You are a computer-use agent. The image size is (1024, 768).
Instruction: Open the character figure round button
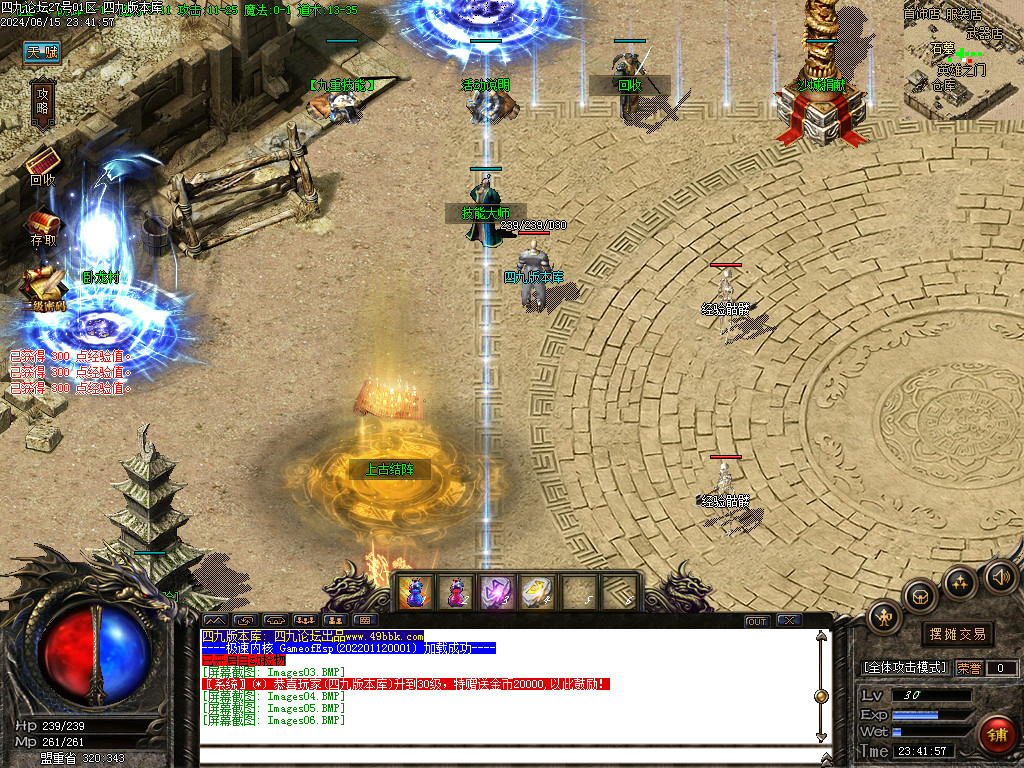tap(885, 616)
